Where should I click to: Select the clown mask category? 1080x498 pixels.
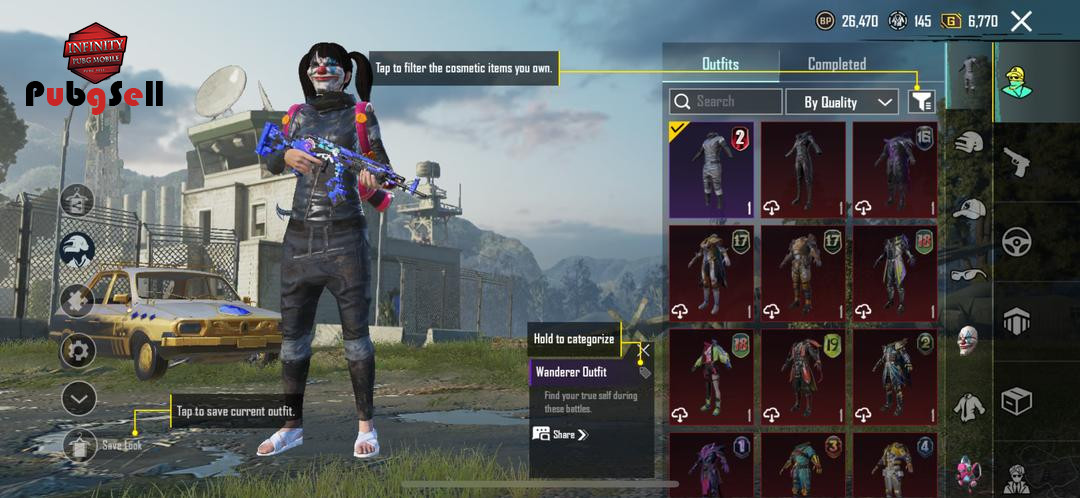click(x=968, y=339)
